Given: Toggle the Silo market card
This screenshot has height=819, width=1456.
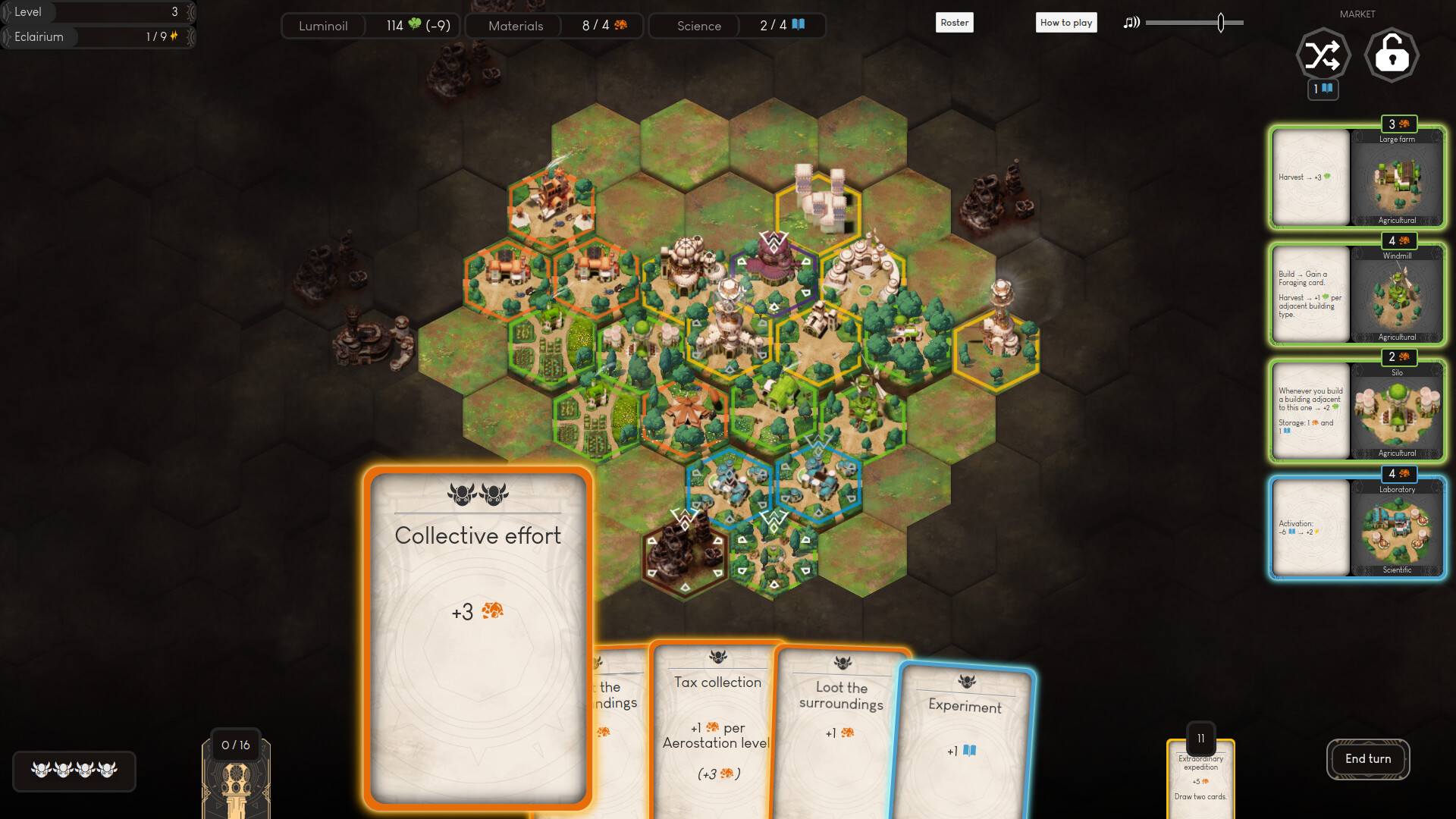Looking at the screenshot, I should [x=1357, y=411].
